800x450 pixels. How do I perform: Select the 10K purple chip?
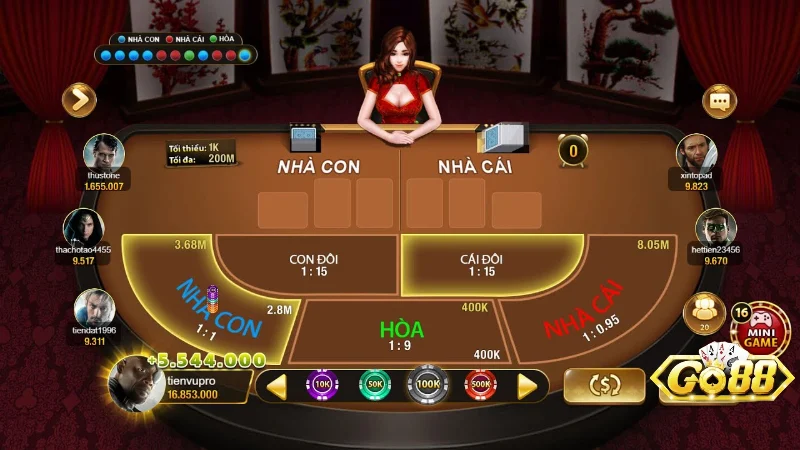[x=323, y=384]
